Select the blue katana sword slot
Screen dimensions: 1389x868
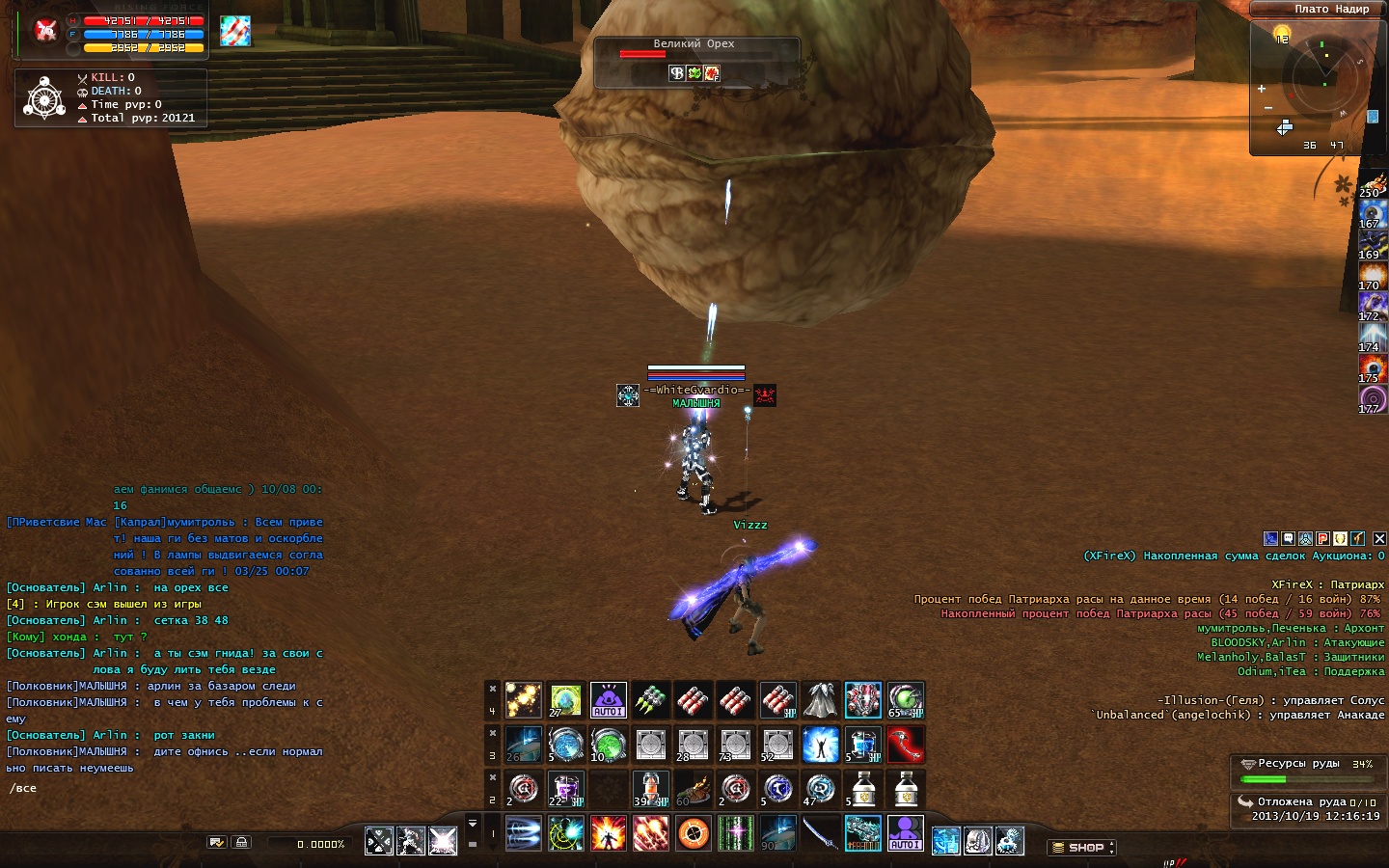point(820,833)
